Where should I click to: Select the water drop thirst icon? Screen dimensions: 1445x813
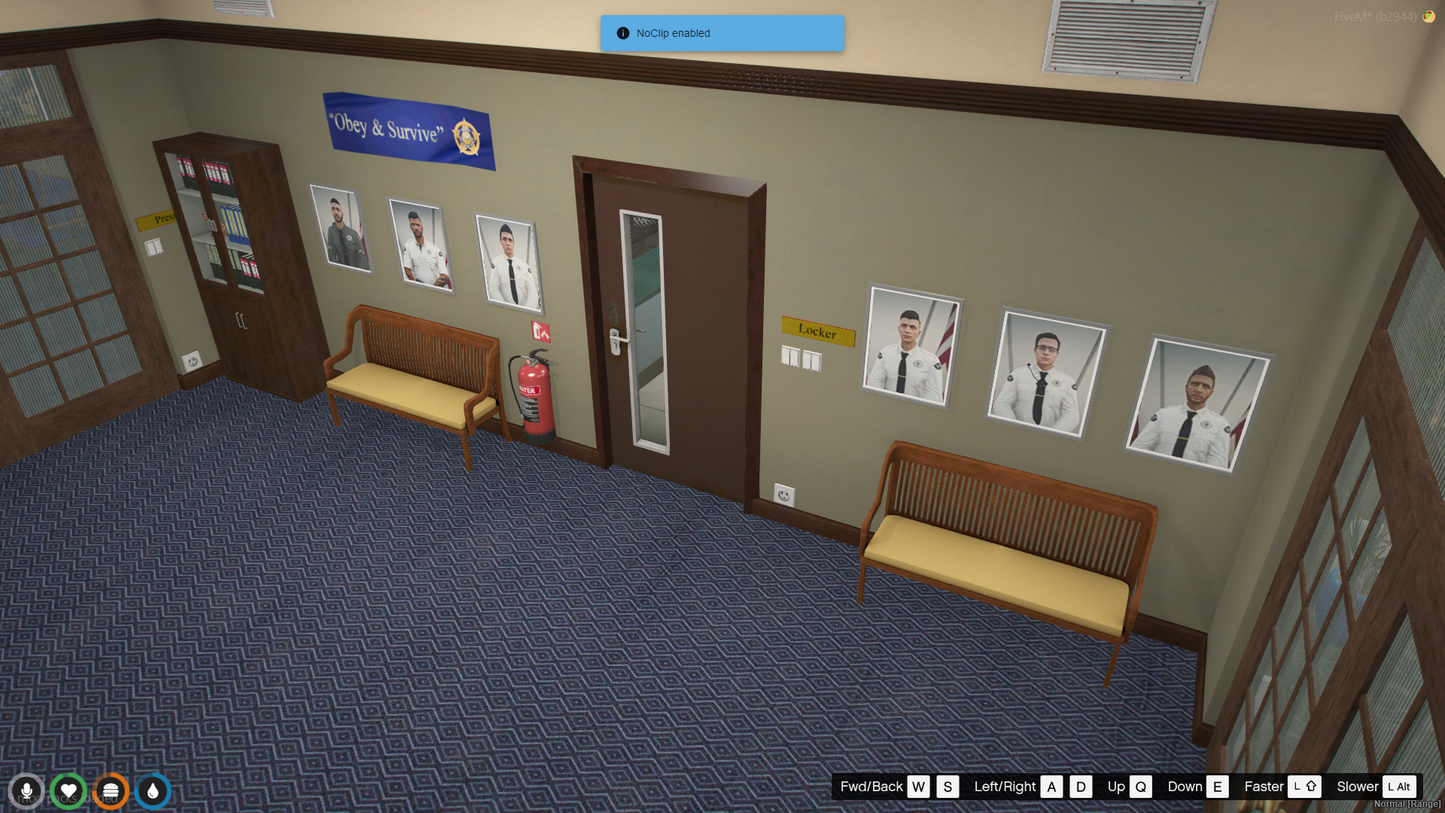[x=153, y=791]
